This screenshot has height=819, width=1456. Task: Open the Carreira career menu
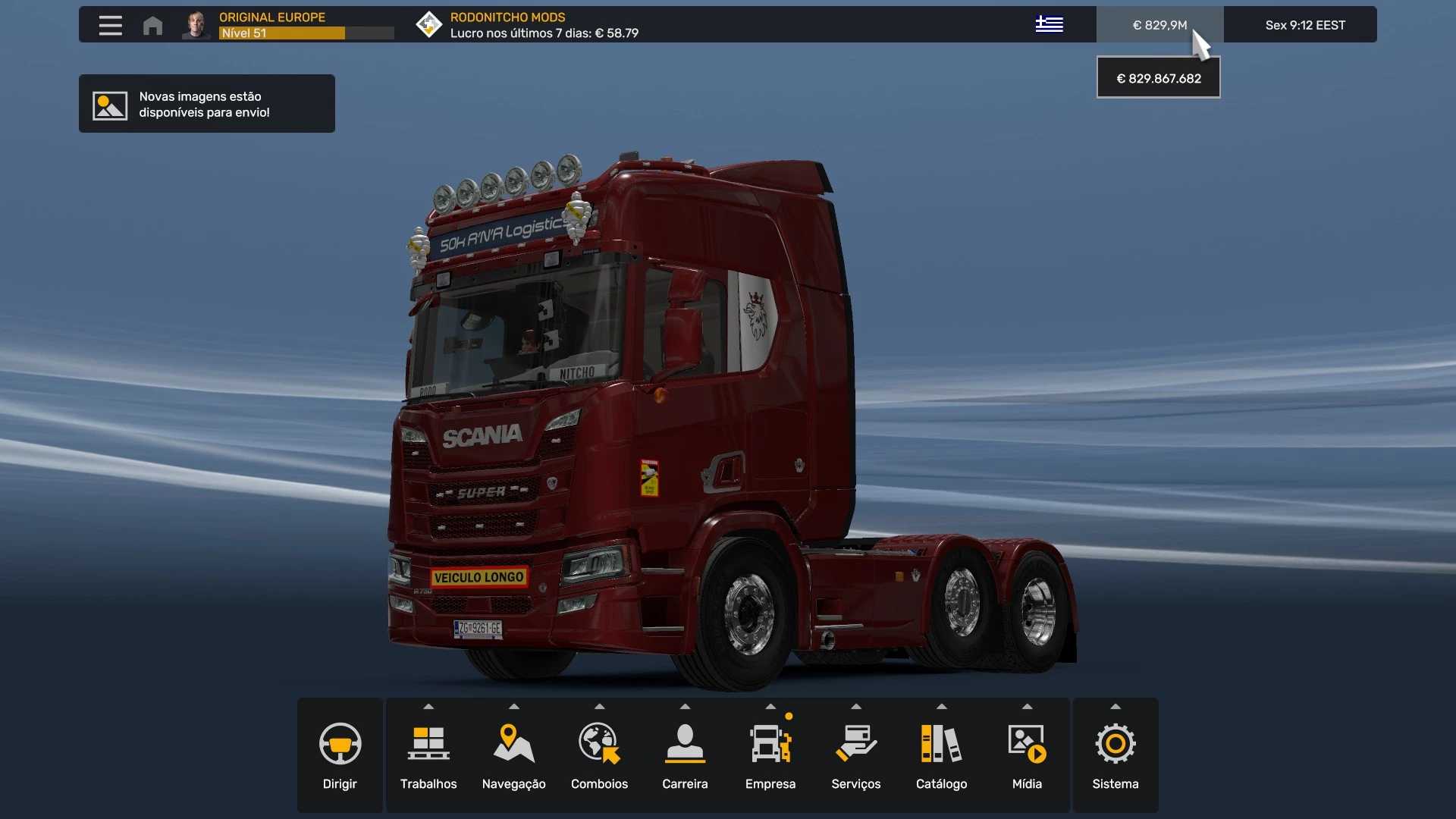pos(685,755)
